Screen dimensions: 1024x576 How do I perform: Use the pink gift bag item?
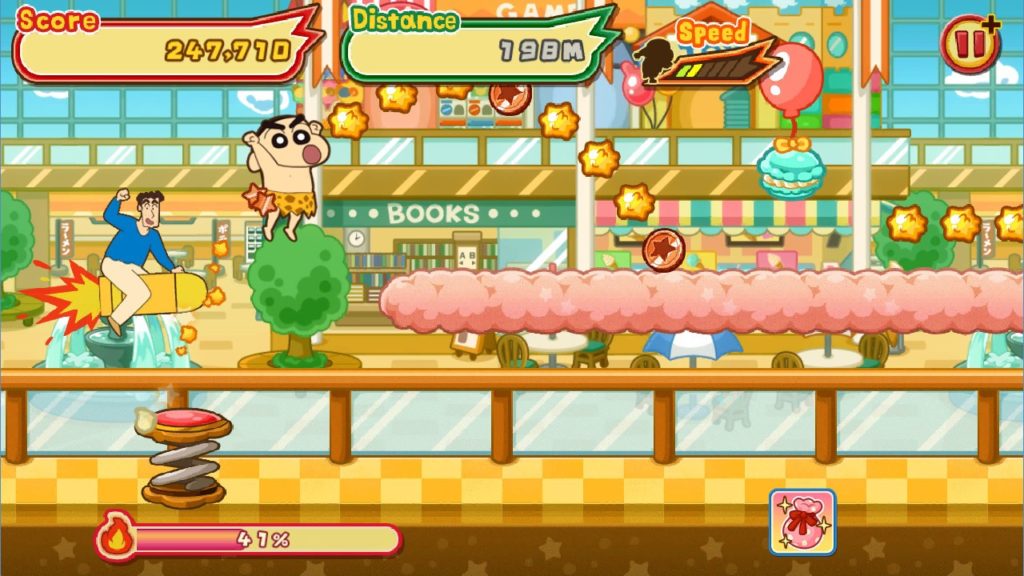click(802, 521)
